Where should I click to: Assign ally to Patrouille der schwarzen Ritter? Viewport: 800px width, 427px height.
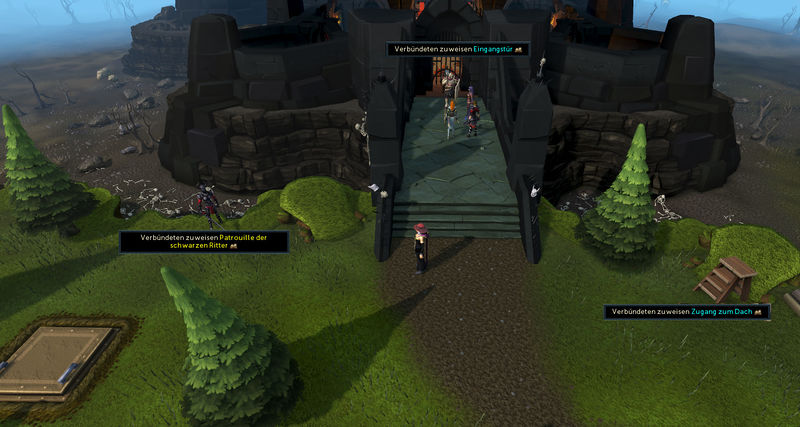pos(204,241)
